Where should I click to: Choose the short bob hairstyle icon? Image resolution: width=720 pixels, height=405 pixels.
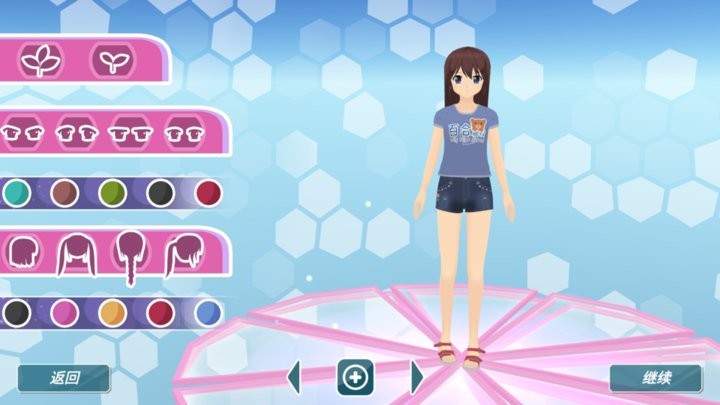click(22, 254)
